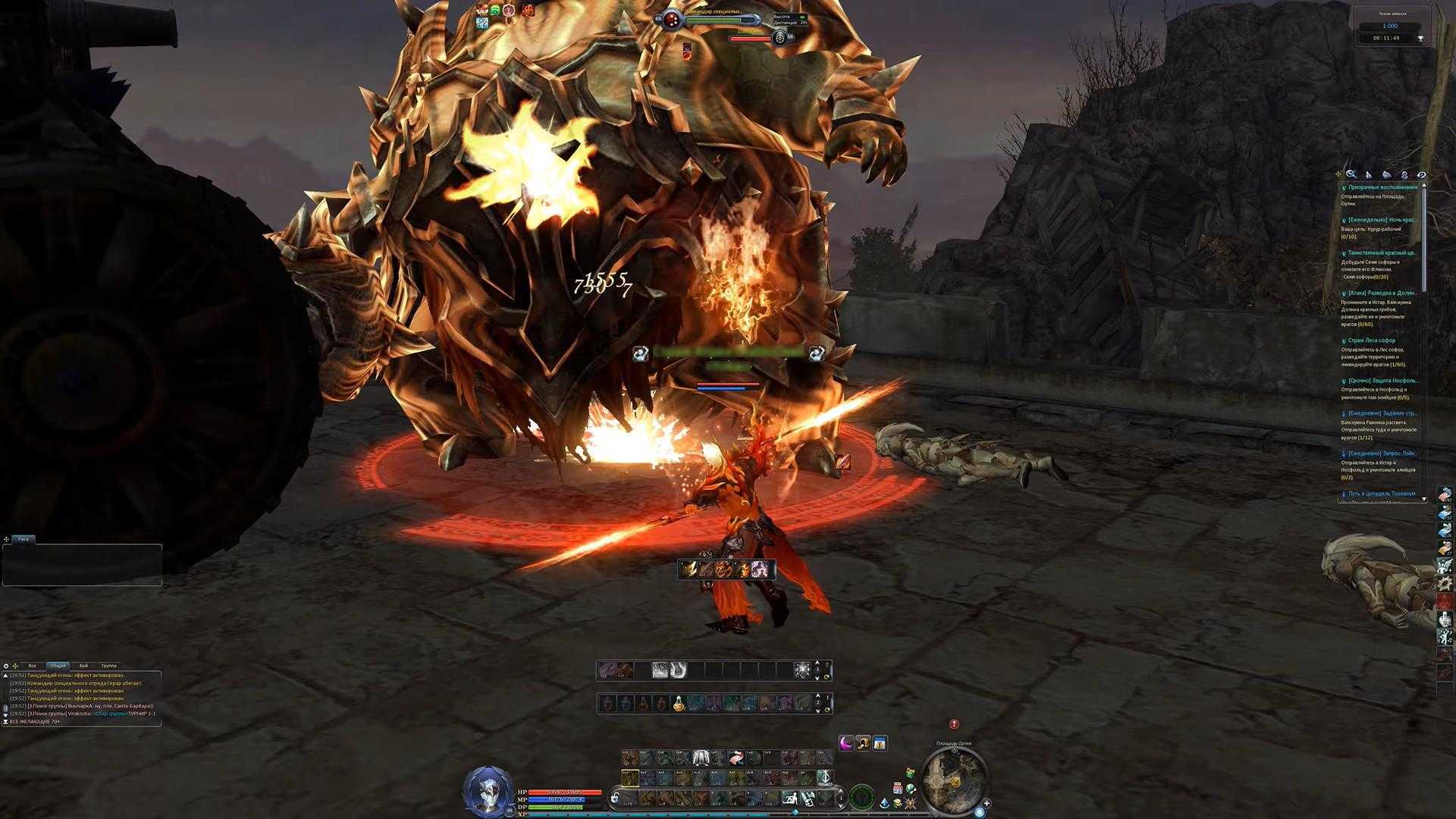Activate the white armor skill slot

click(701, 758)
